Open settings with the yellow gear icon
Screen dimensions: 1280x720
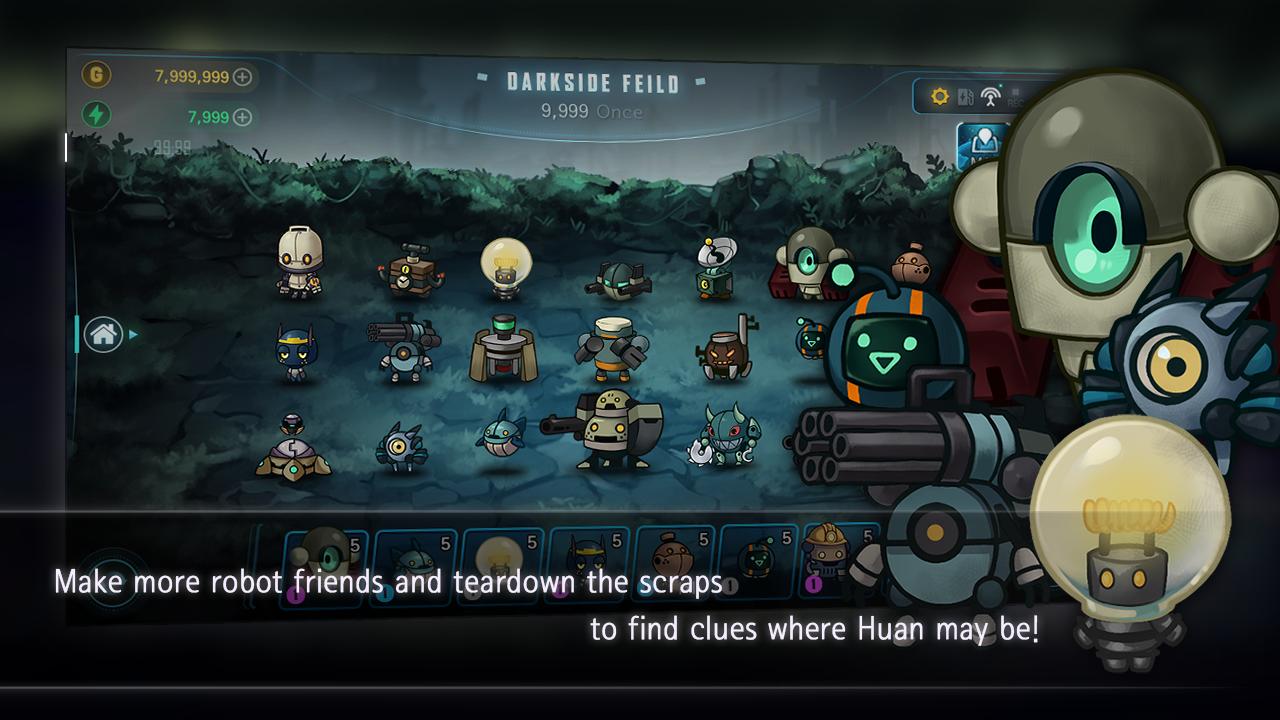tap(939, 96)
